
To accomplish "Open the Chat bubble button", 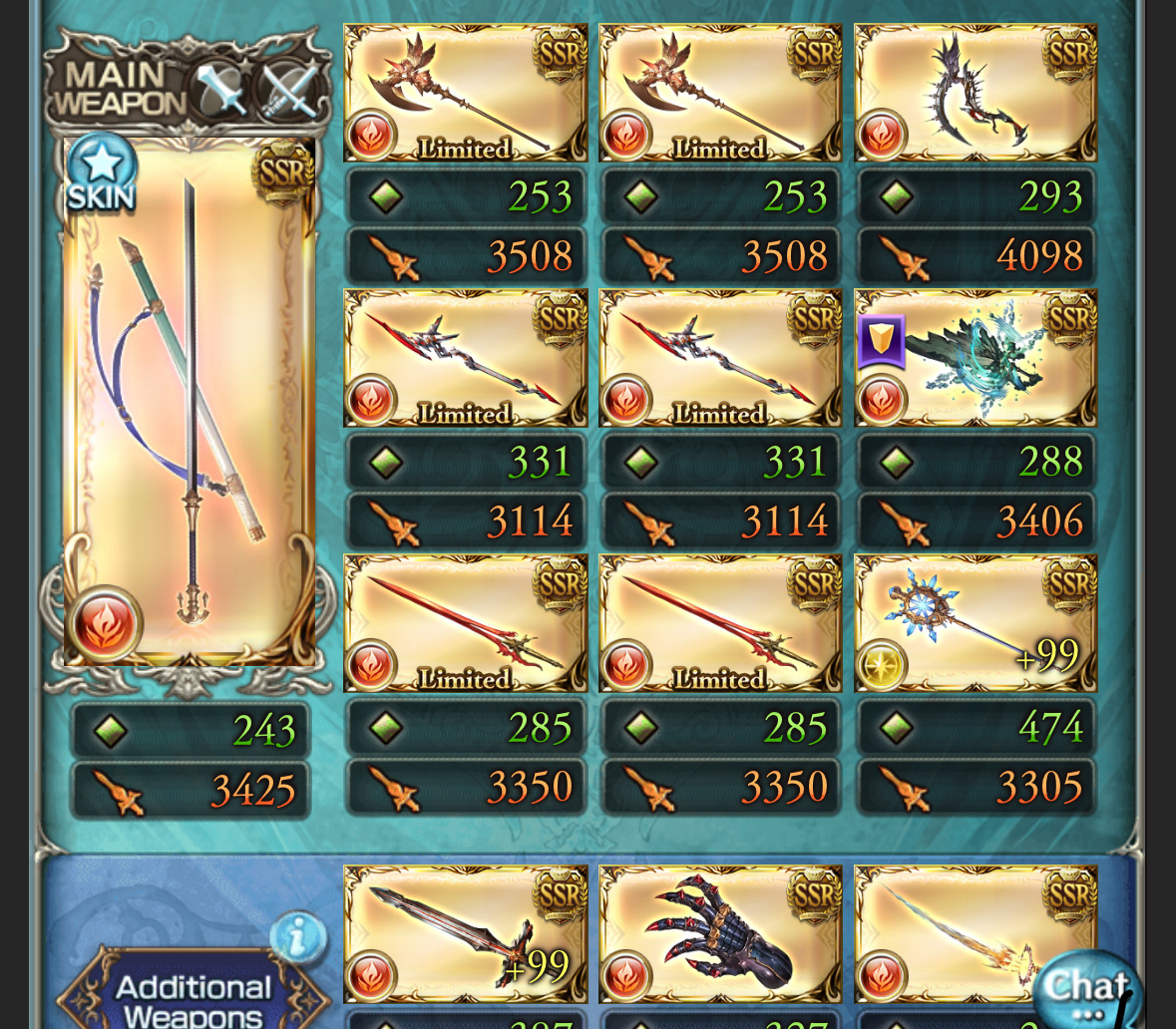I will point(1087,989).
